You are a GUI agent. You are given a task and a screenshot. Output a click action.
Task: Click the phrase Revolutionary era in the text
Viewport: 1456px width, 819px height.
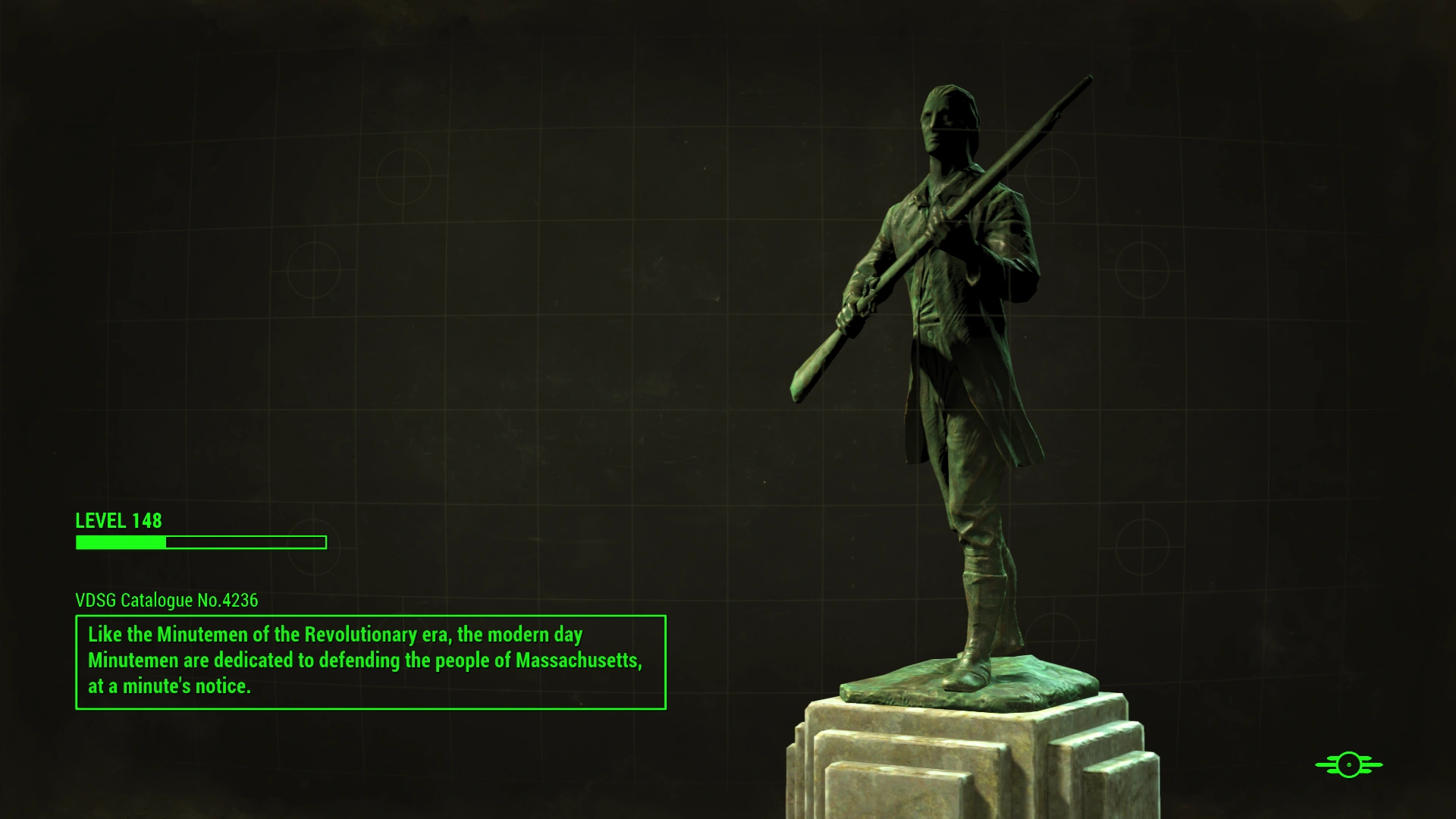[x=375, y=635]
